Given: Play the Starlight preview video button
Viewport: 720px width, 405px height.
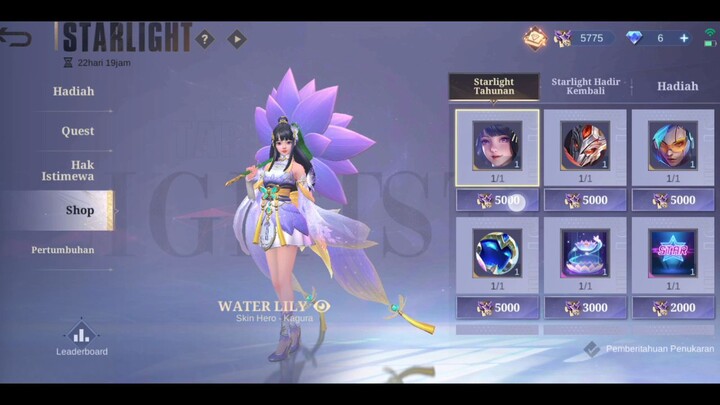Looking at the screenshot, I should point(236,39).
